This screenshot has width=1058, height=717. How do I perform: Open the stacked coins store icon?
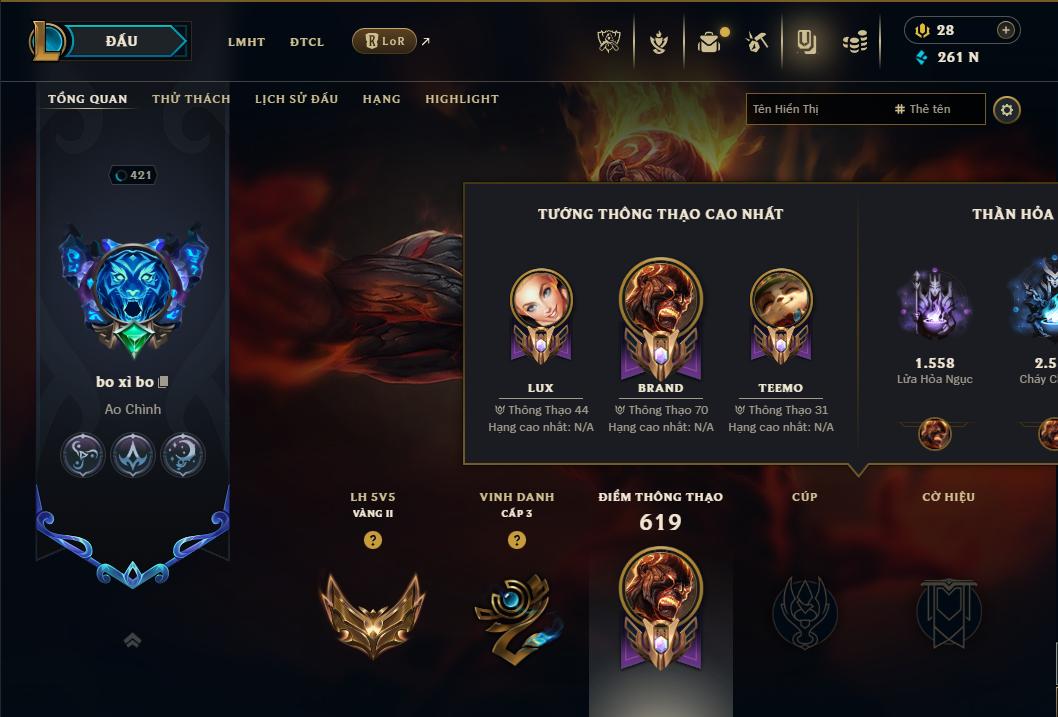(854, 42)
